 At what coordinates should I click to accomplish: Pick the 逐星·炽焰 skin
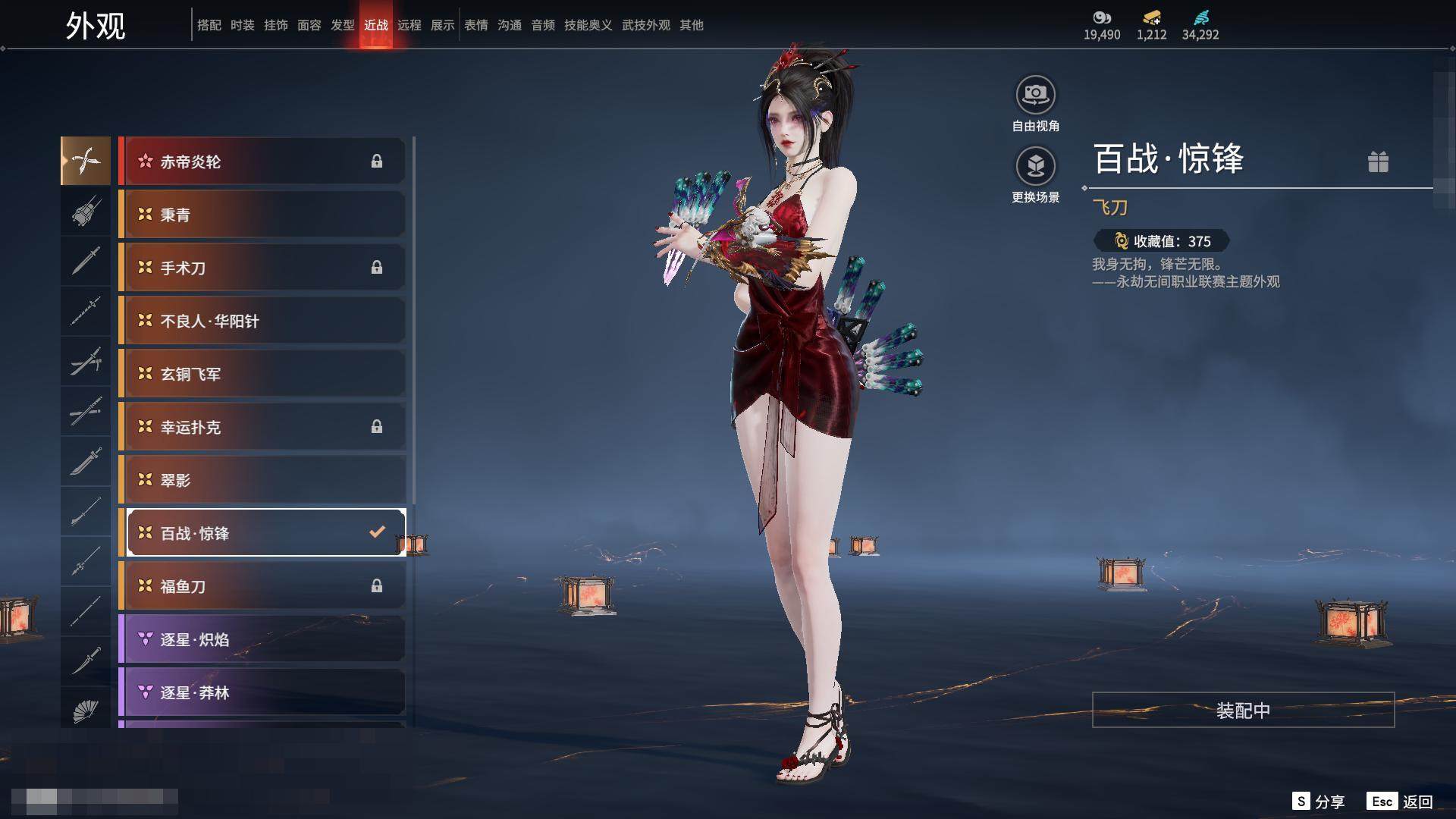[x=262, y=639]
